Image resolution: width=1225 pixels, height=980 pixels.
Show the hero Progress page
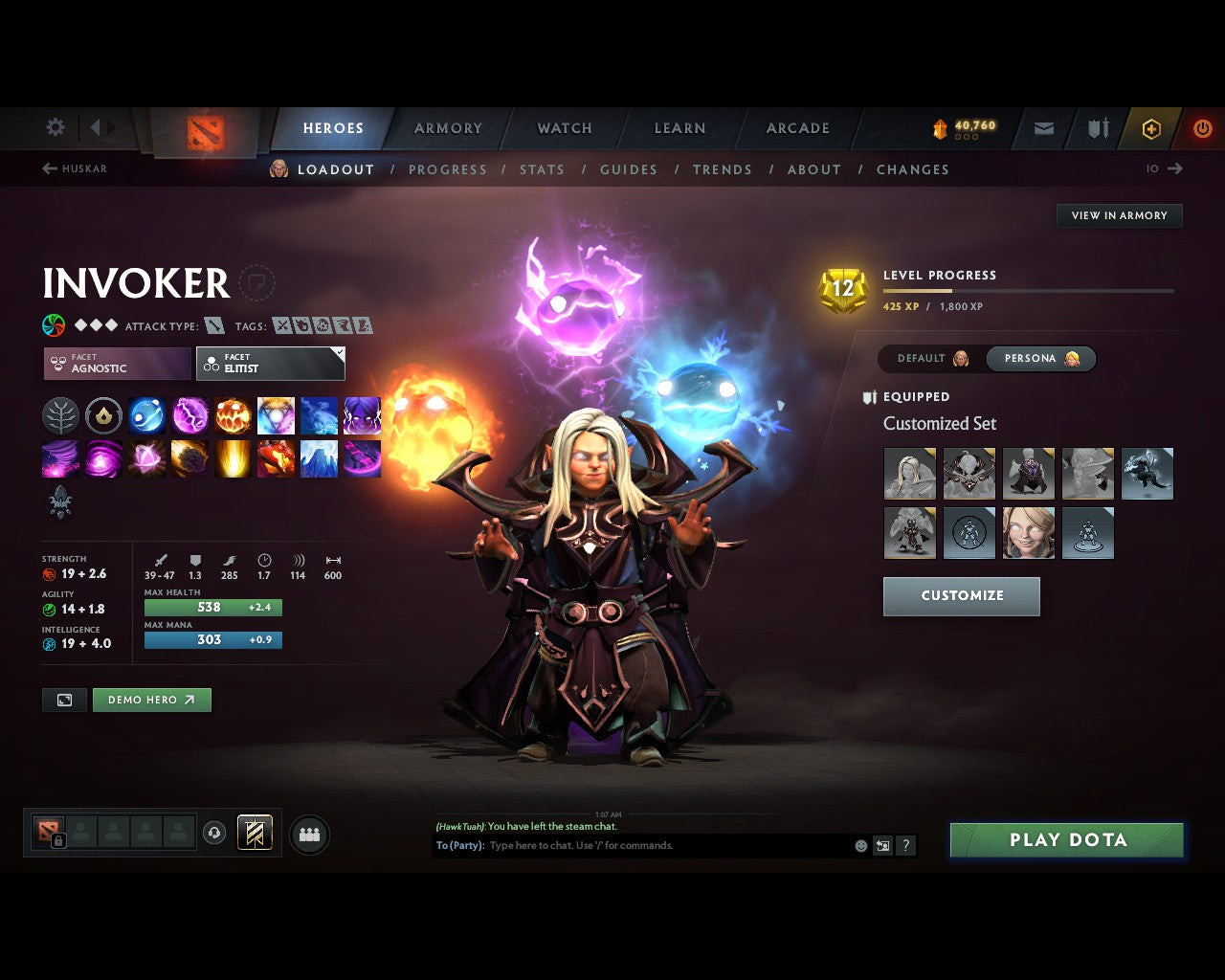pos(447,169)
